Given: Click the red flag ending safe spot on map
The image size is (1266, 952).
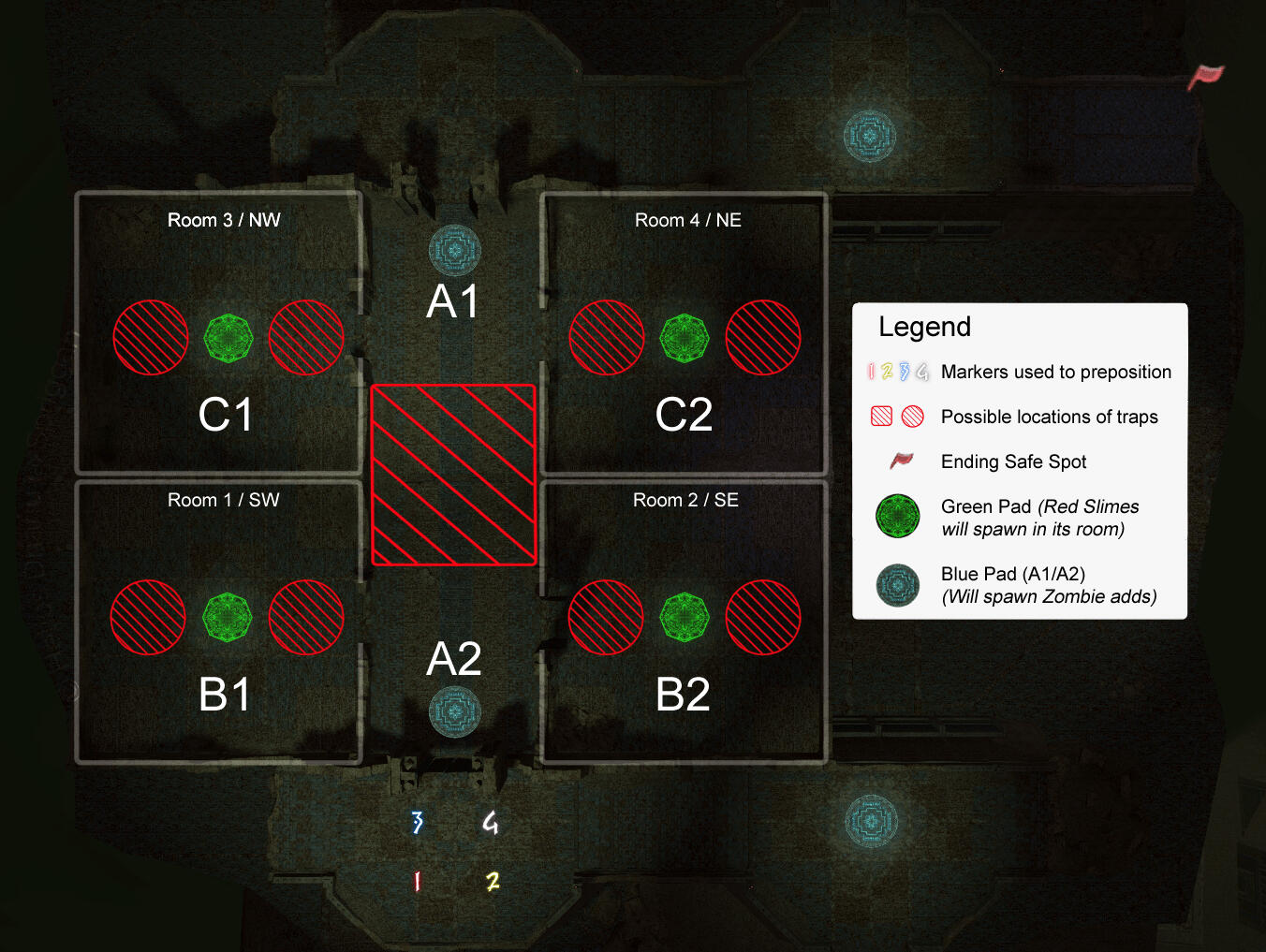Looking at the screenshot, I should 1206,76.
